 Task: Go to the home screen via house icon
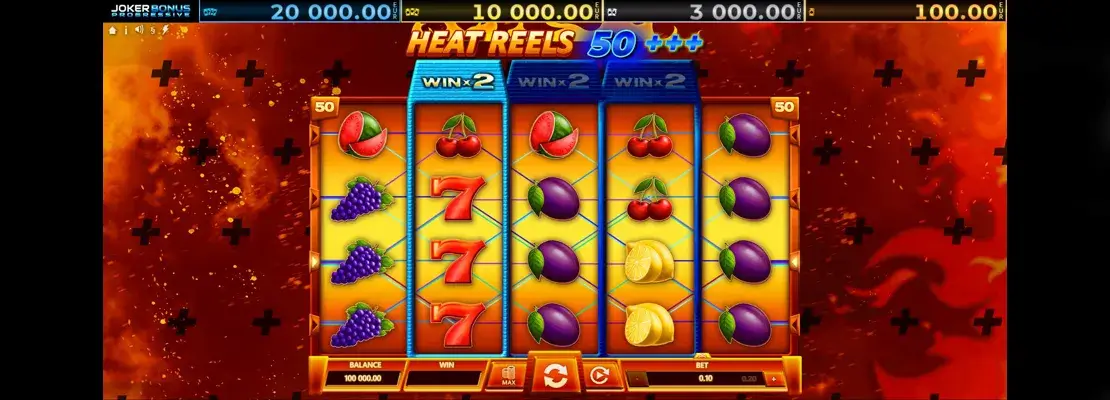tap(113, 30)
